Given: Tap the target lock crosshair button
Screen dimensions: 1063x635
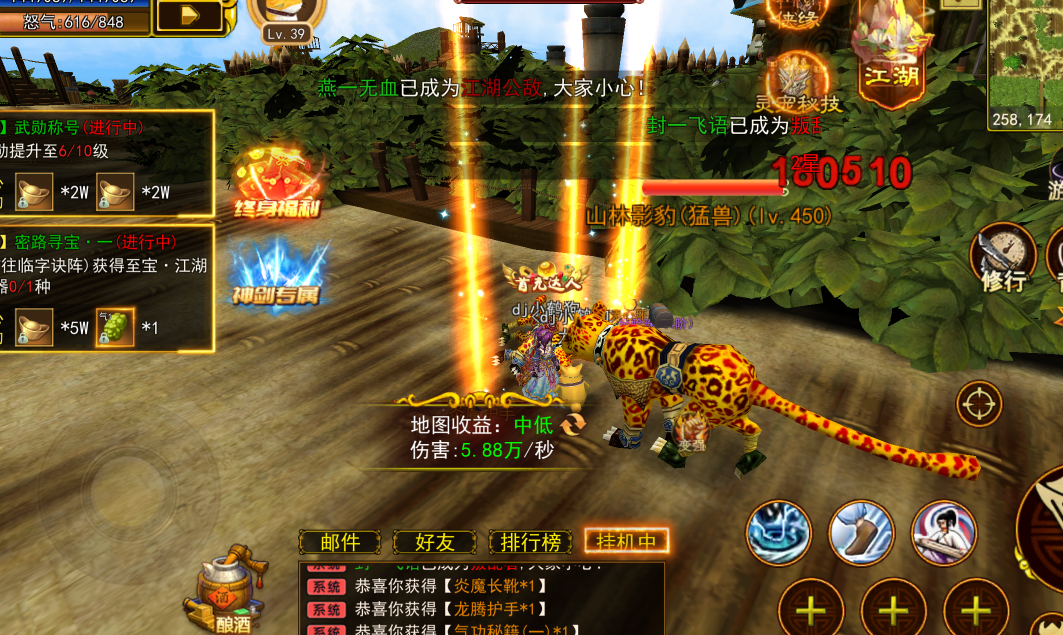Looking at the screenshot, I should (x=979, y=404).
